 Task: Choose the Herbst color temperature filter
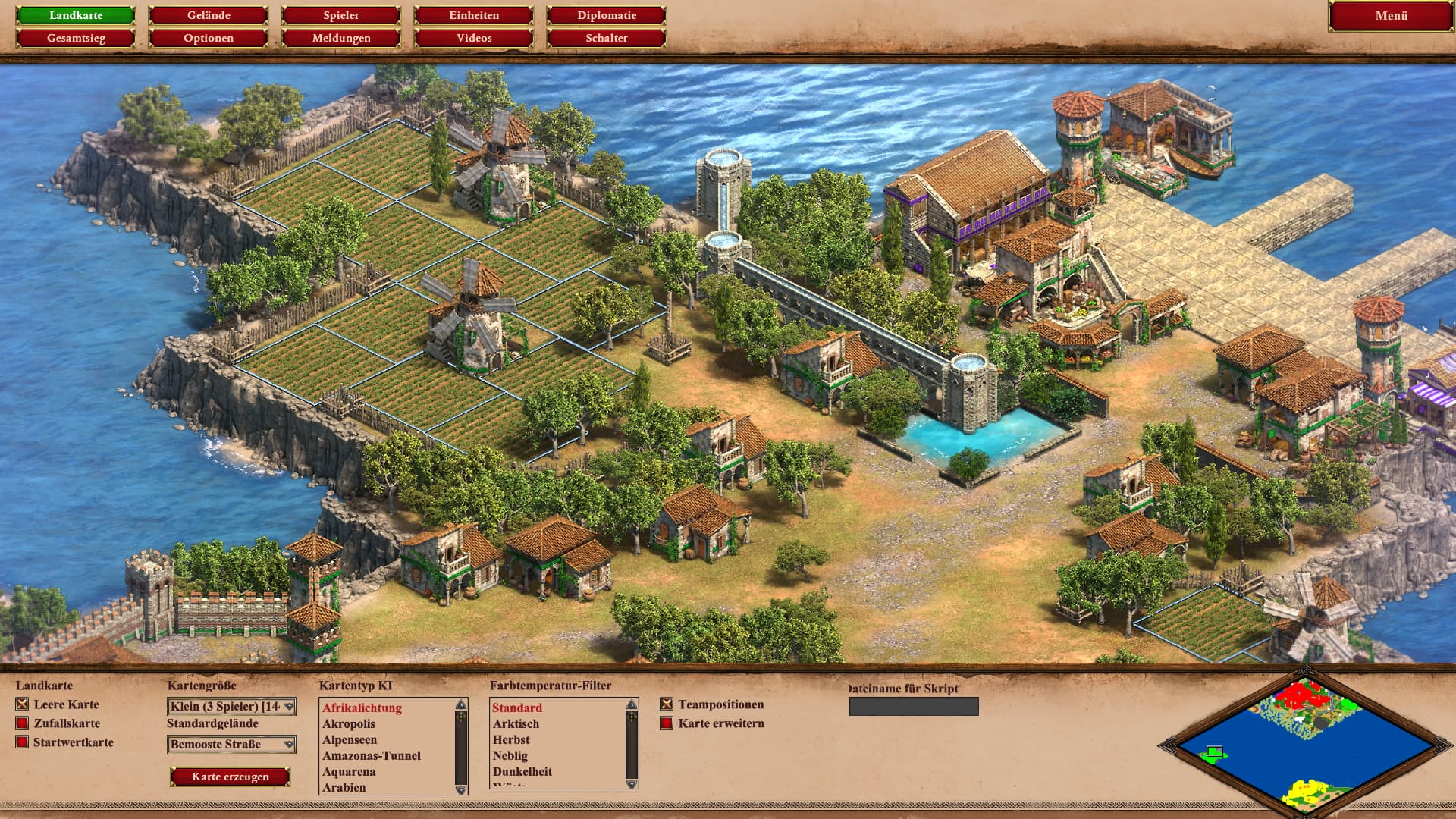(x=511, y=740)
